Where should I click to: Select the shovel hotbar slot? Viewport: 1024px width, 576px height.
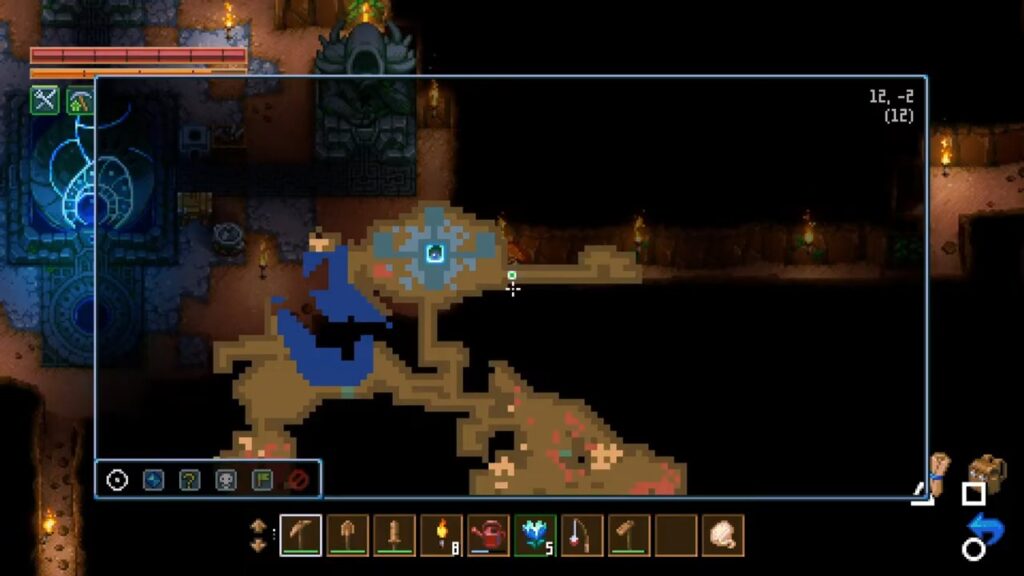pyautogui.click(x=347, y=535)
